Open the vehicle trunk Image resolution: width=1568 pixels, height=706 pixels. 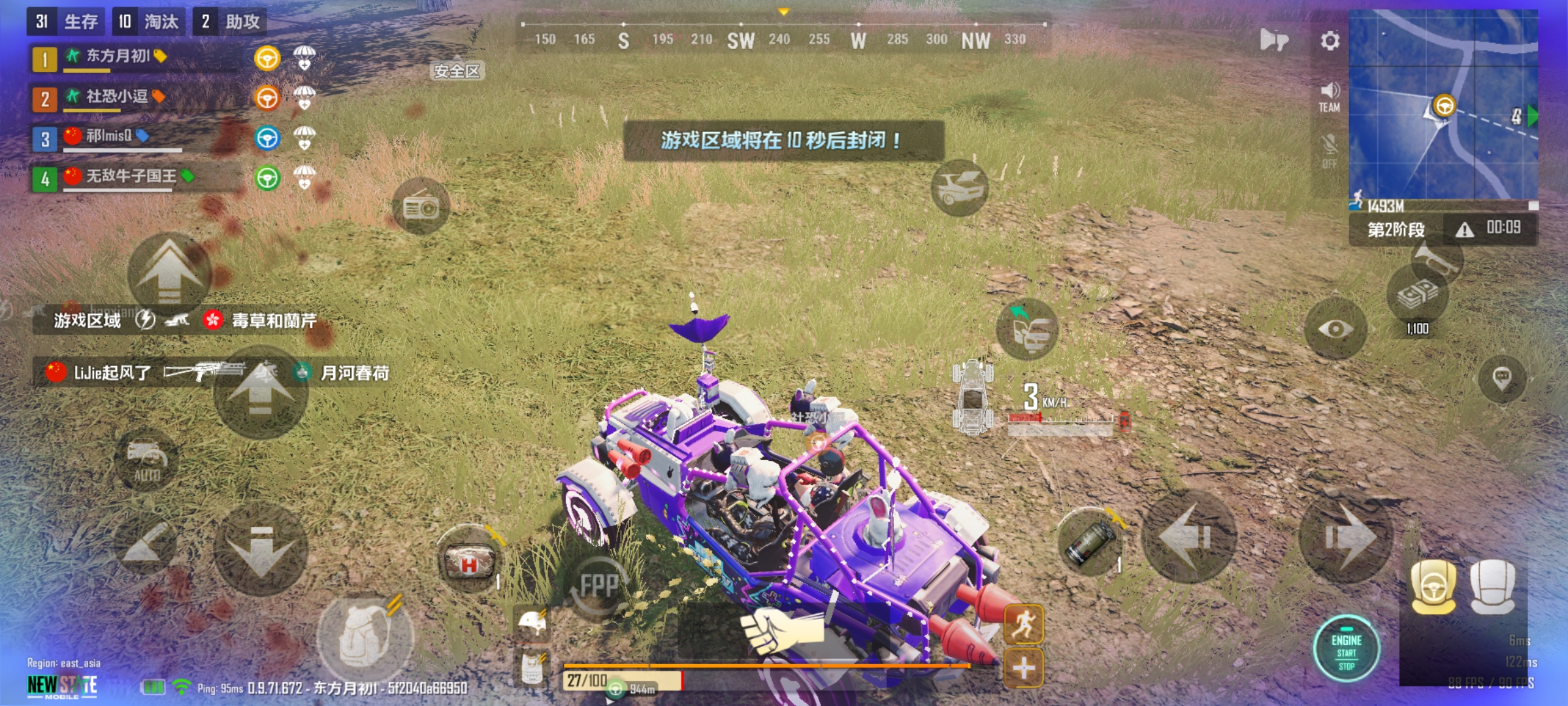[x=959, y=188]
